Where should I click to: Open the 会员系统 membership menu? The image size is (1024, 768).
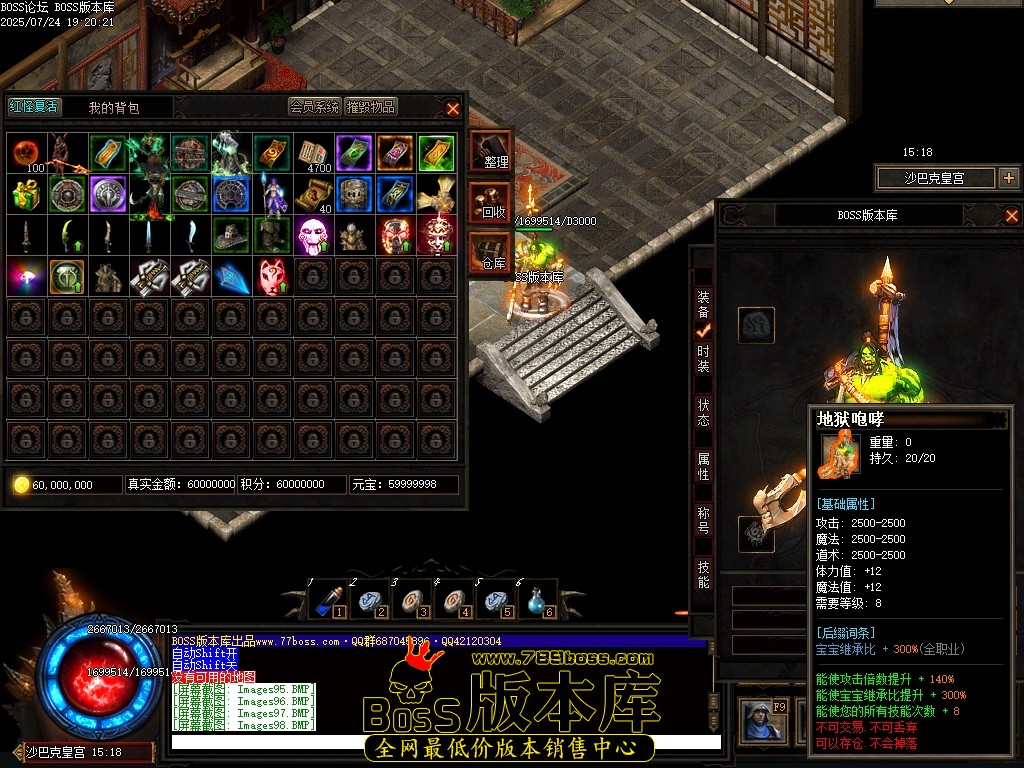click(315, 107)
